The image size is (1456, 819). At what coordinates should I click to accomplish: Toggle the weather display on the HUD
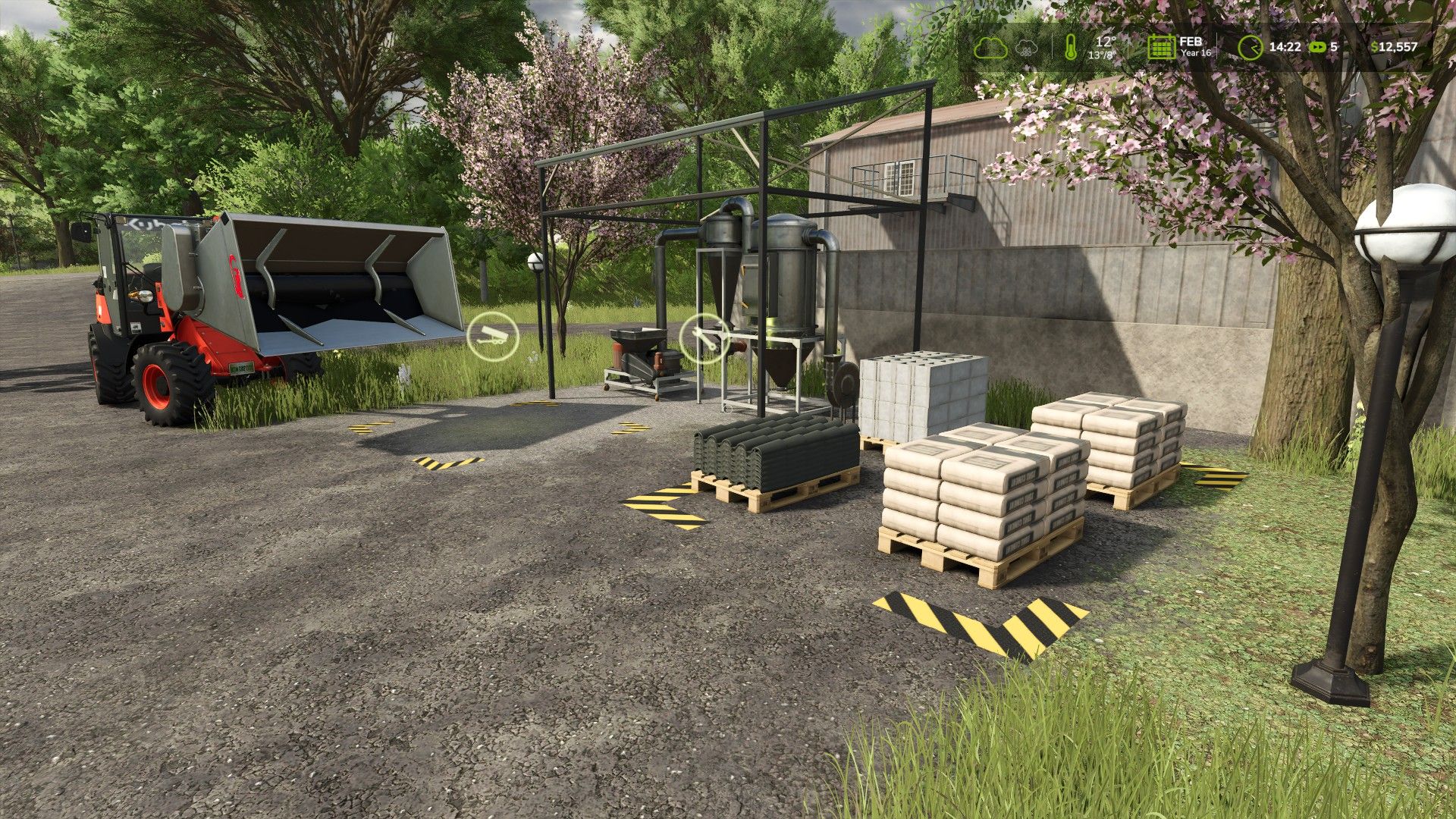pos(991,46)
